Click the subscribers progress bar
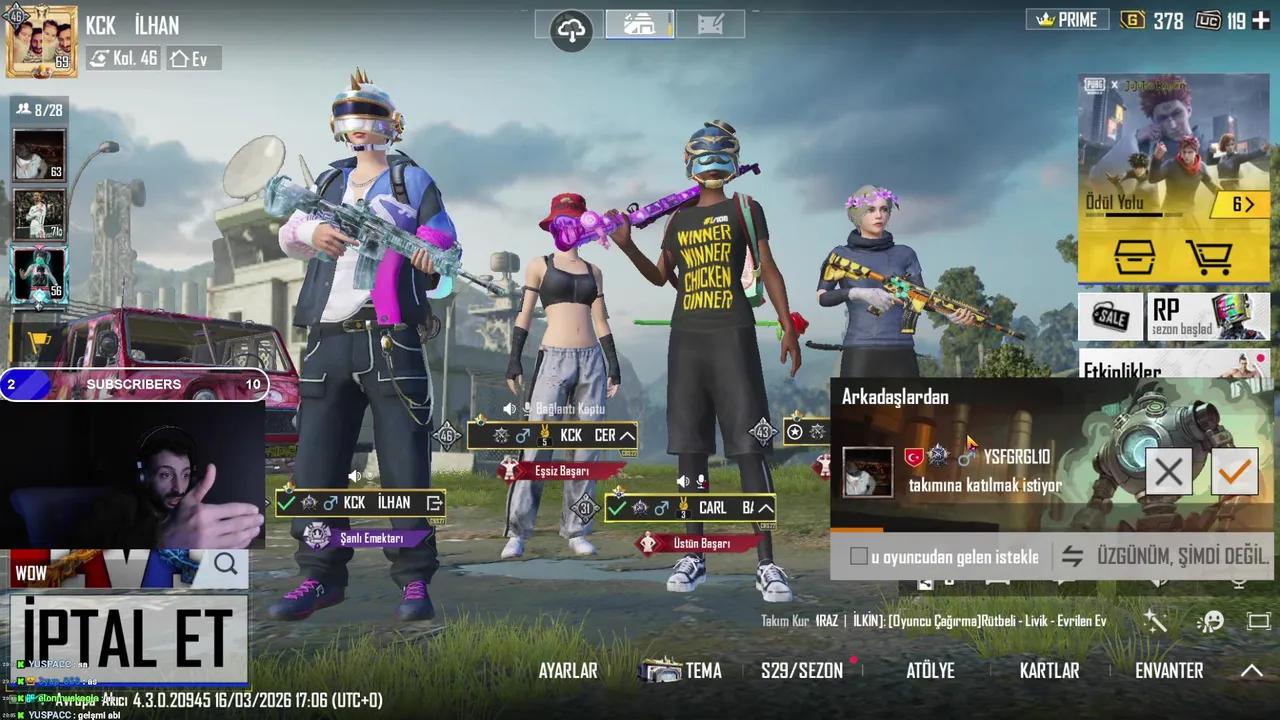Image resolution: width=1280 pixels, height=720 pixels. point(133,384)
